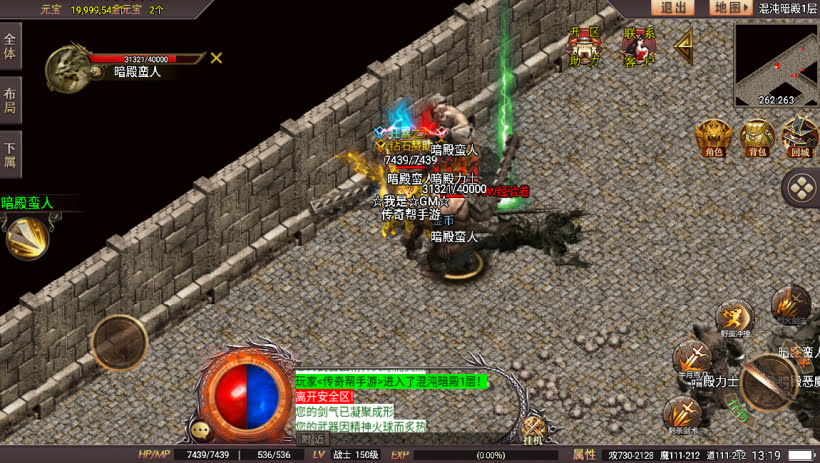Open the chat bubble icon
Screen dimensions: 820x463
tap(202, 430)
